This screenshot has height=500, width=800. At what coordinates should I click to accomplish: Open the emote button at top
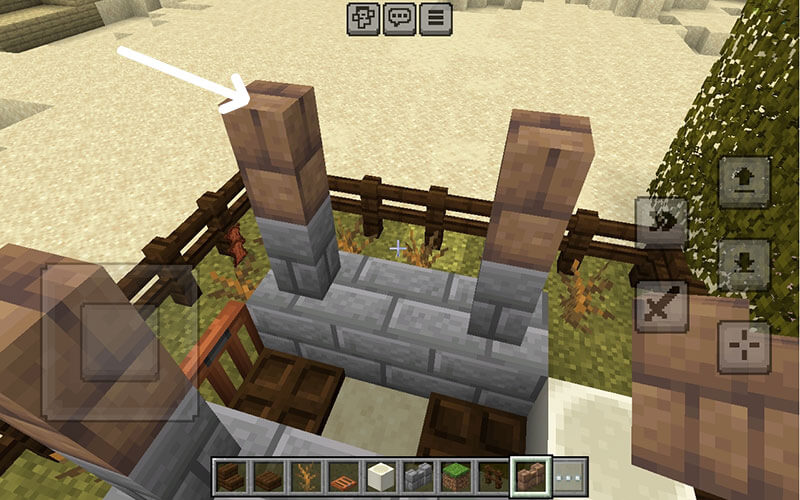tap(363, 18)
